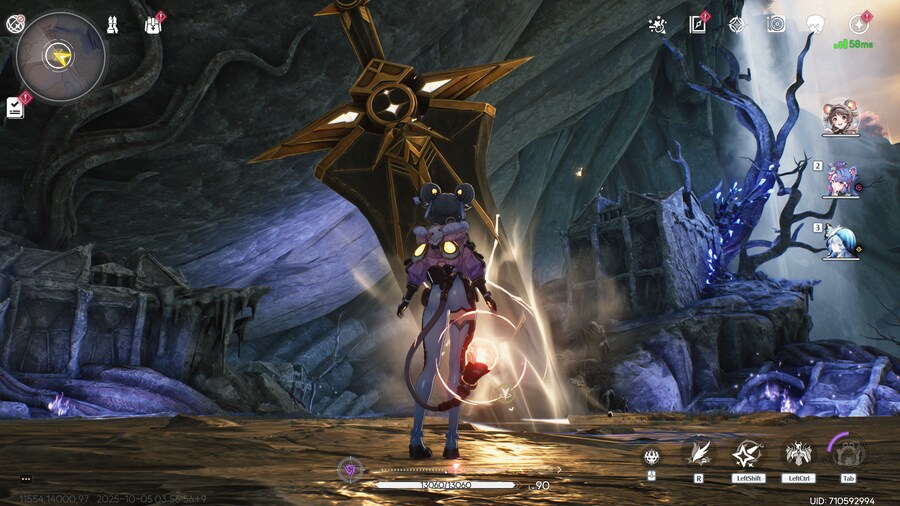The image size is (900, 506).
Task: Click the purple triangle emblem by health bar
Action: pyautogui.click(x=350, y=467)
